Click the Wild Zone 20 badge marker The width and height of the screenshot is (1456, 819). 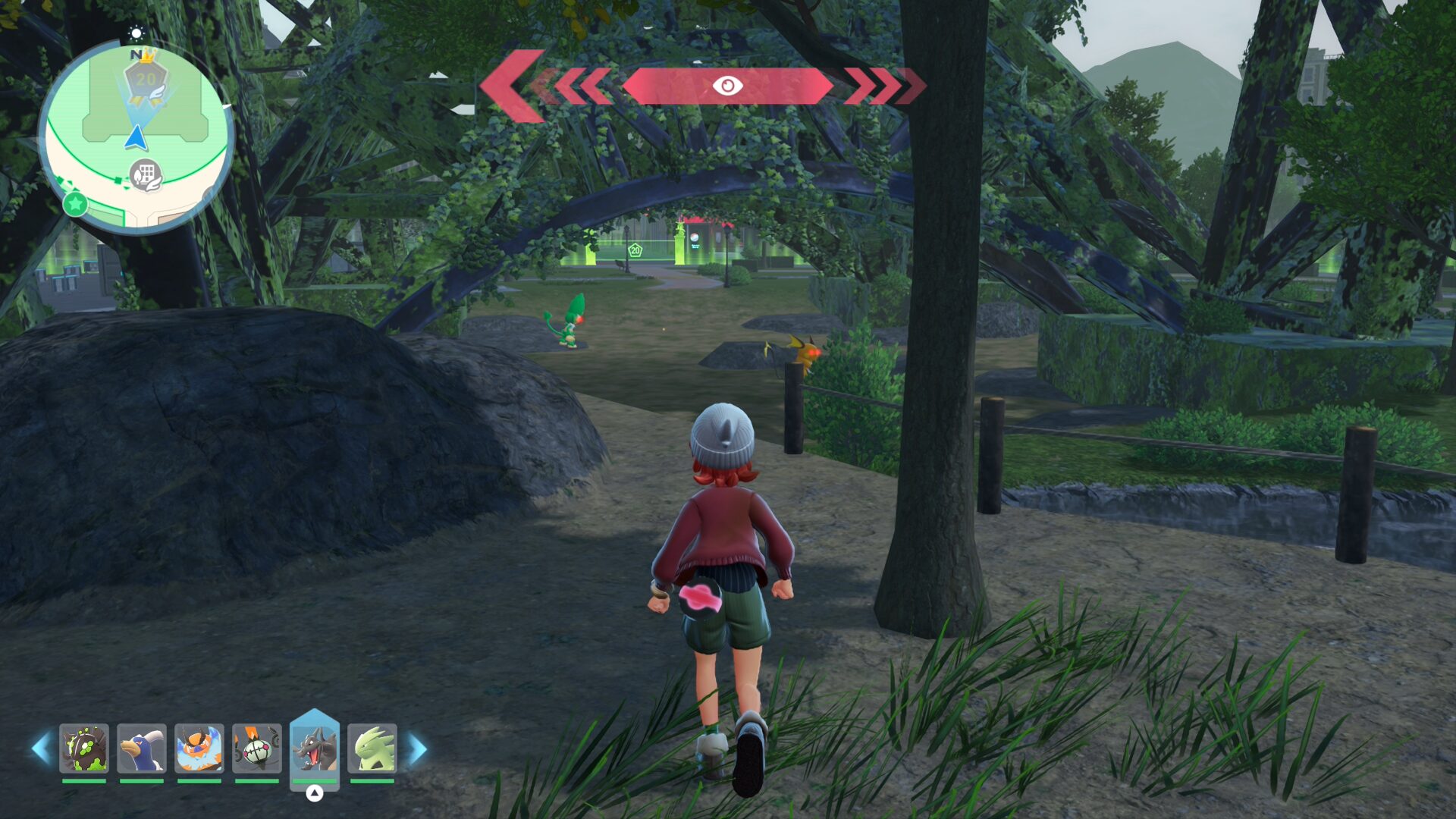coord(145,80)
